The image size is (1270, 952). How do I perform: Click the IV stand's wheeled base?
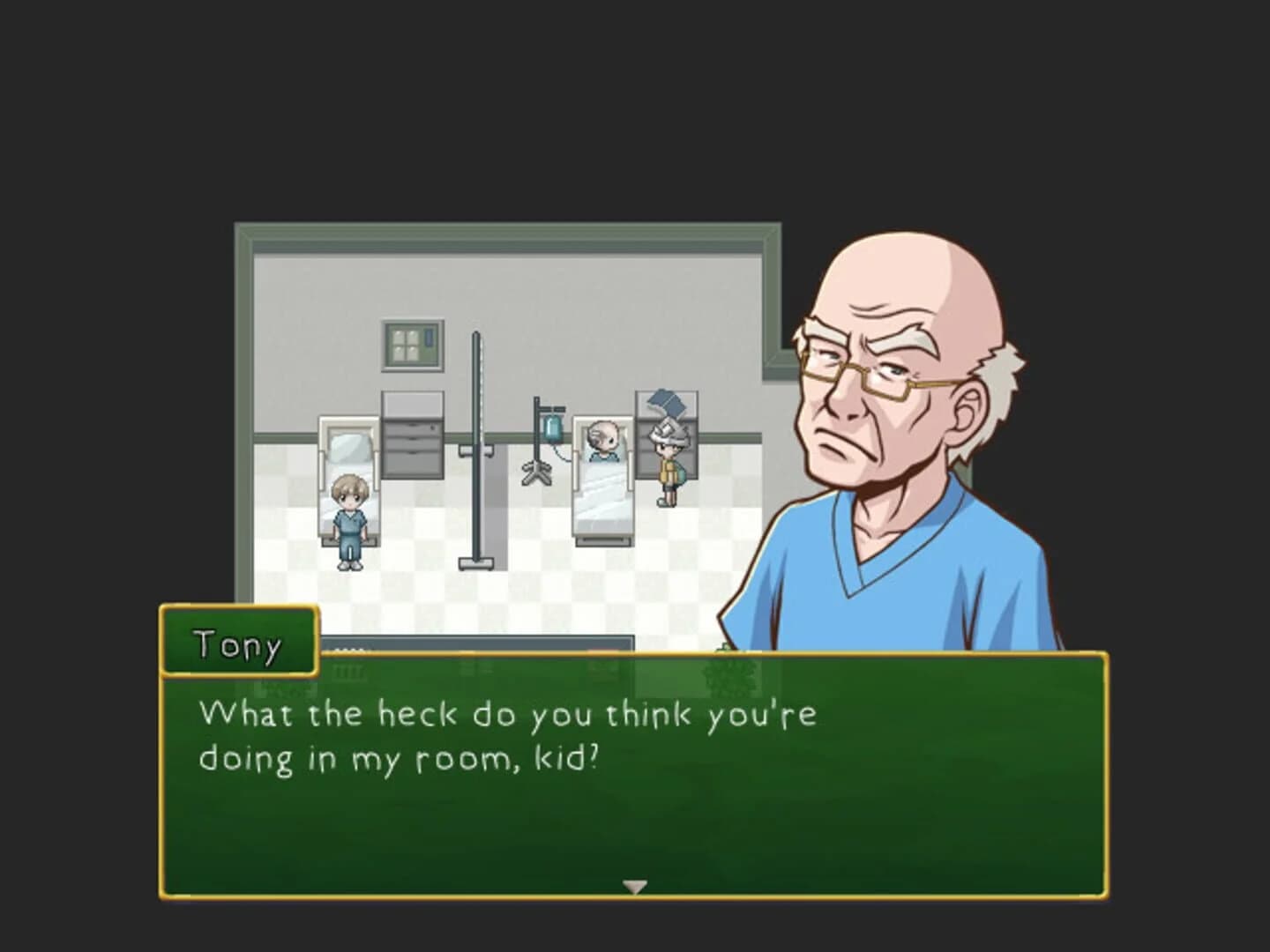click(x=536, y=473)
